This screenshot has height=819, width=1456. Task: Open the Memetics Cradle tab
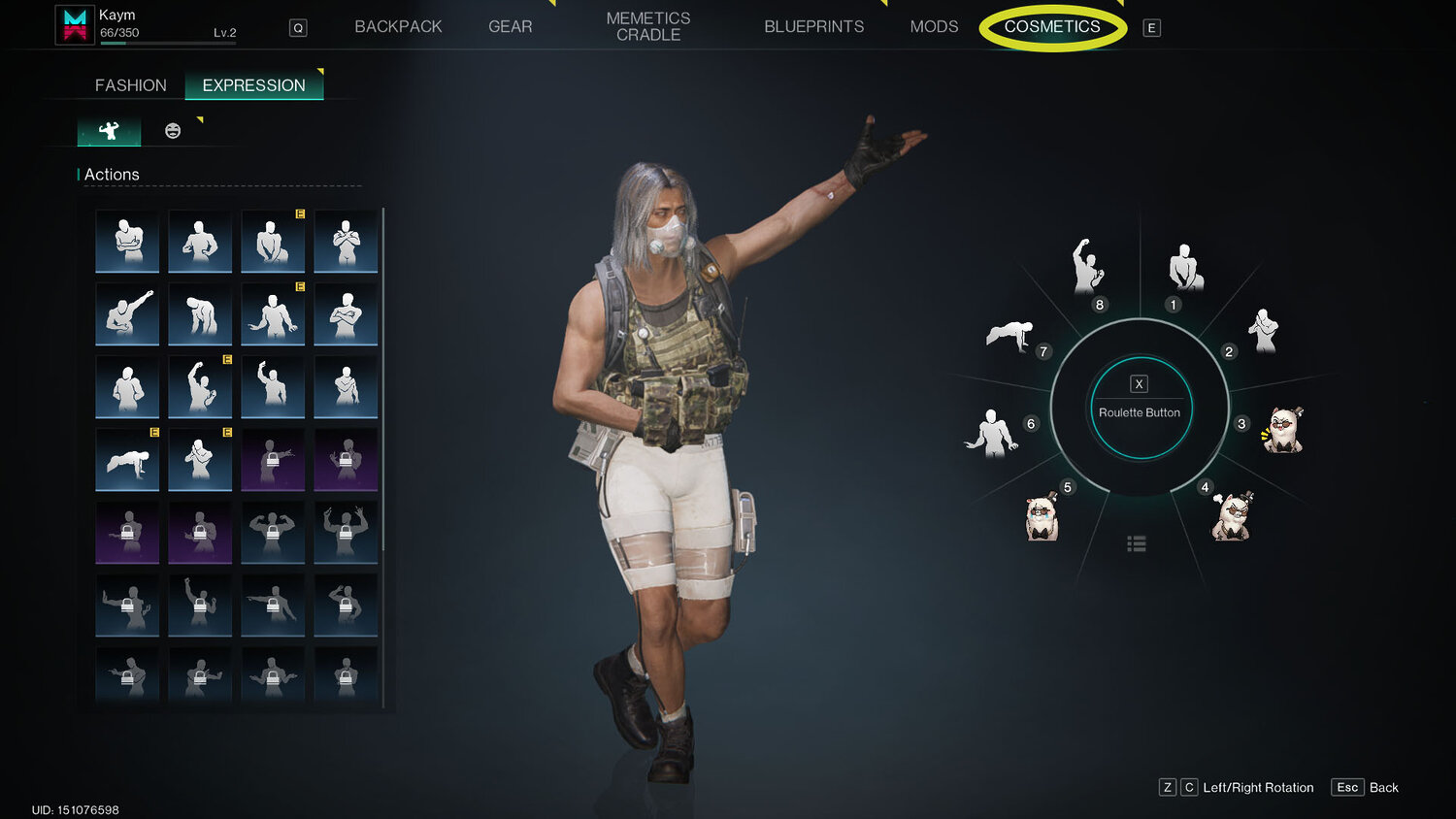(648, 26)
